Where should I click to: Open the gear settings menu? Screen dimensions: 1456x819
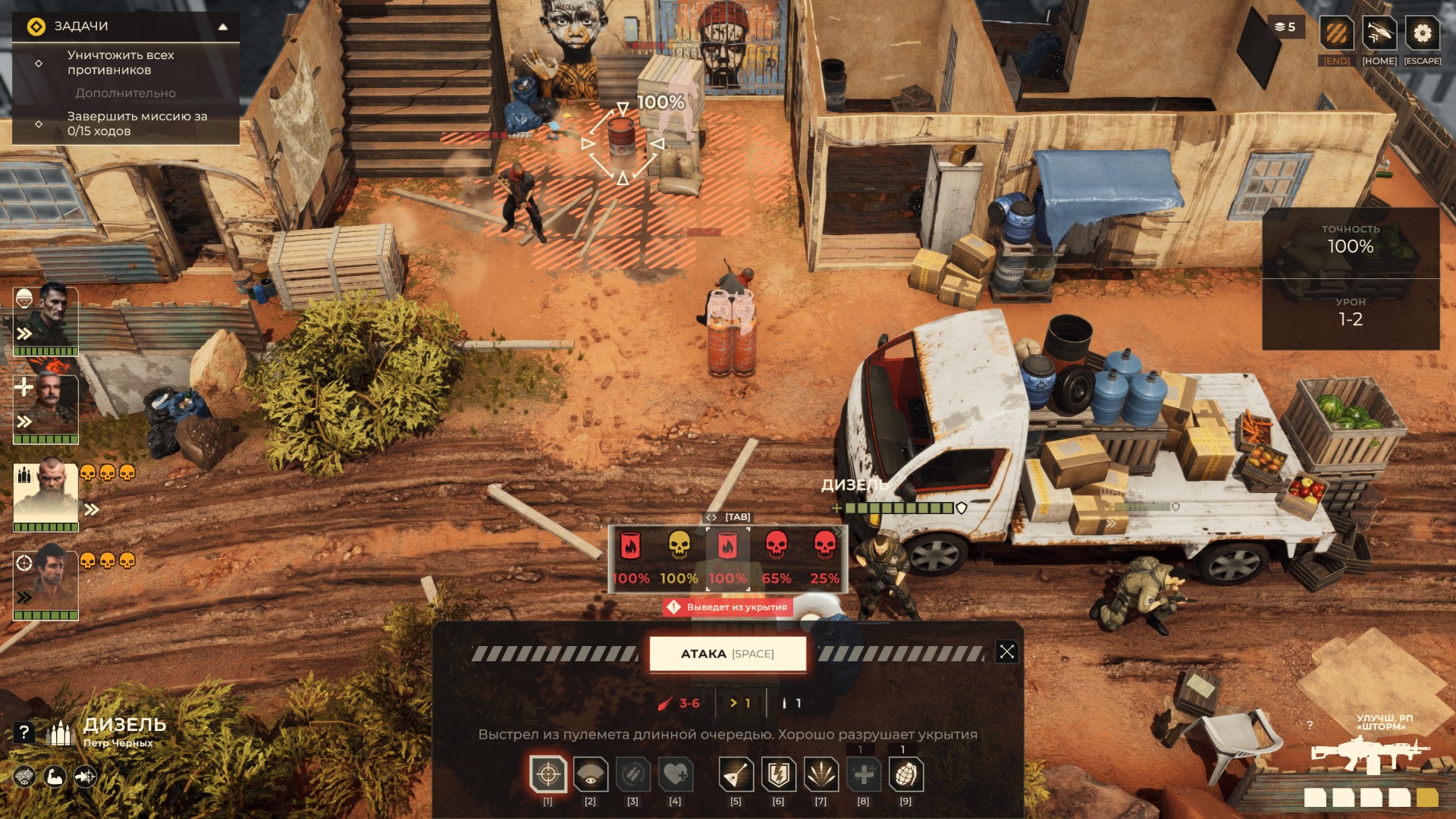(x=1422, y=34)
